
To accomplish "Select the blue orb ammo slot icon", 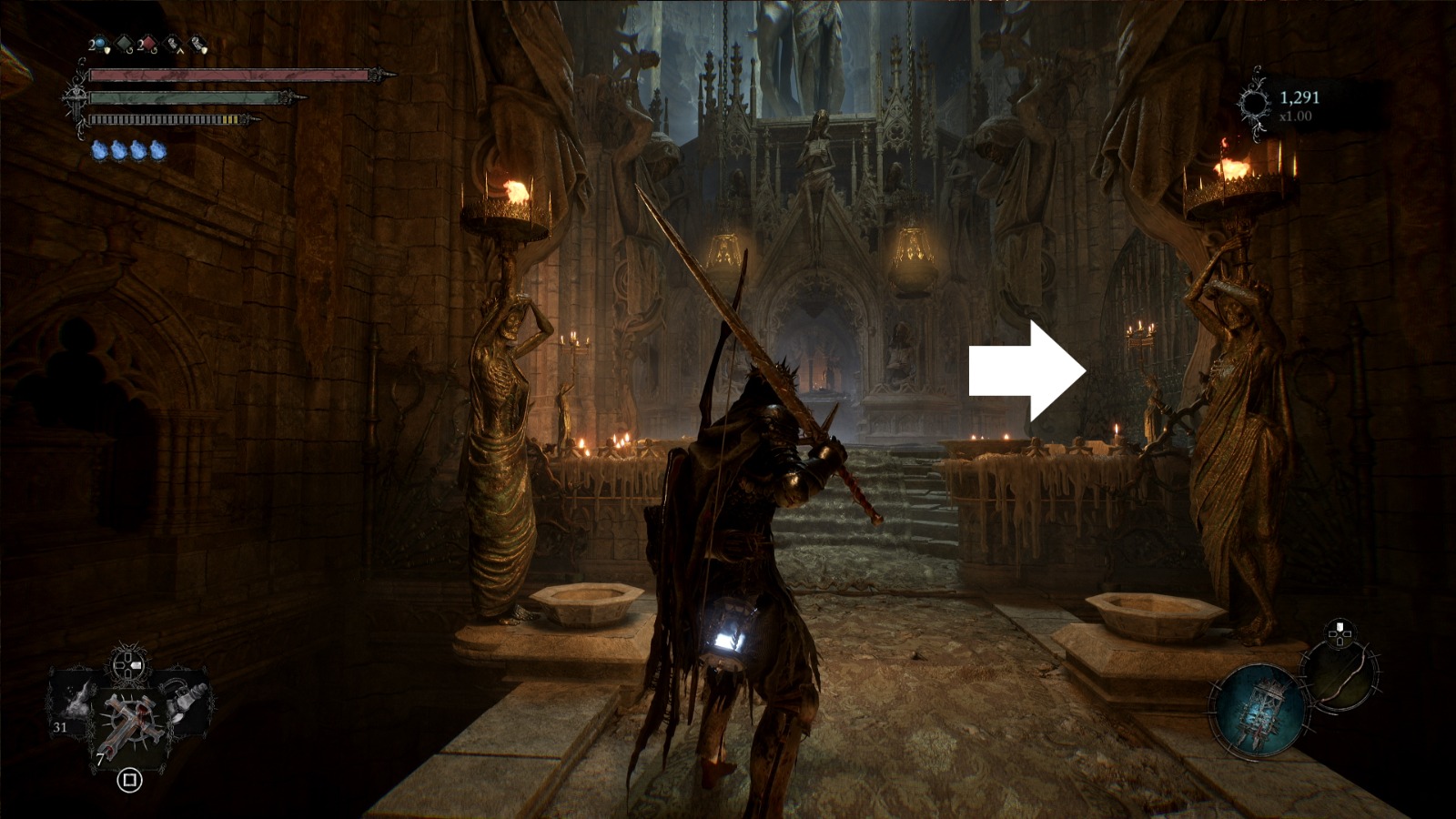I will (x=99, y=42).
